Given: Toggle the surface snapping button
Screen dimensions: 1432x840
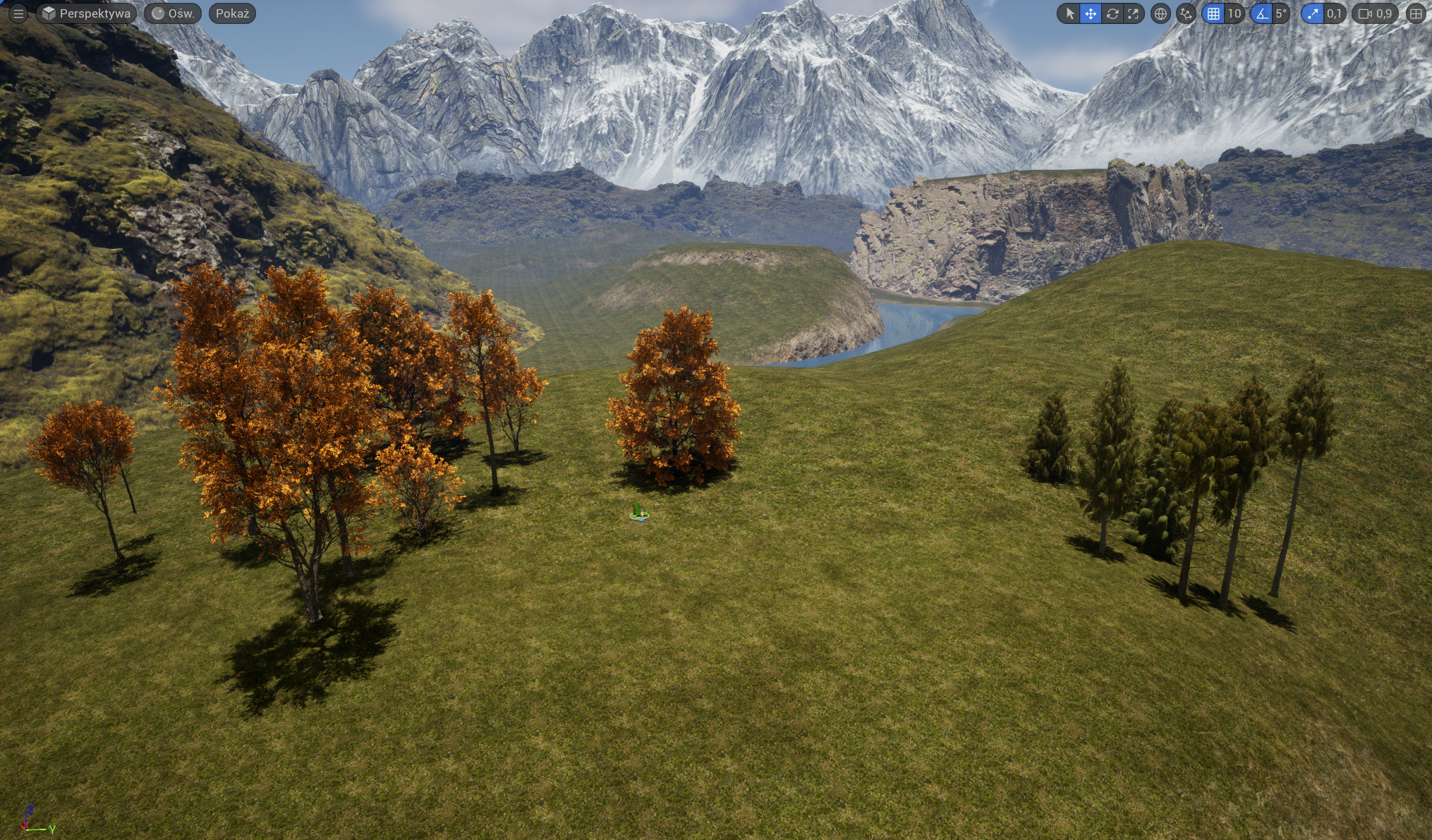Looking at the screenshot, I should coord(1187,13).
